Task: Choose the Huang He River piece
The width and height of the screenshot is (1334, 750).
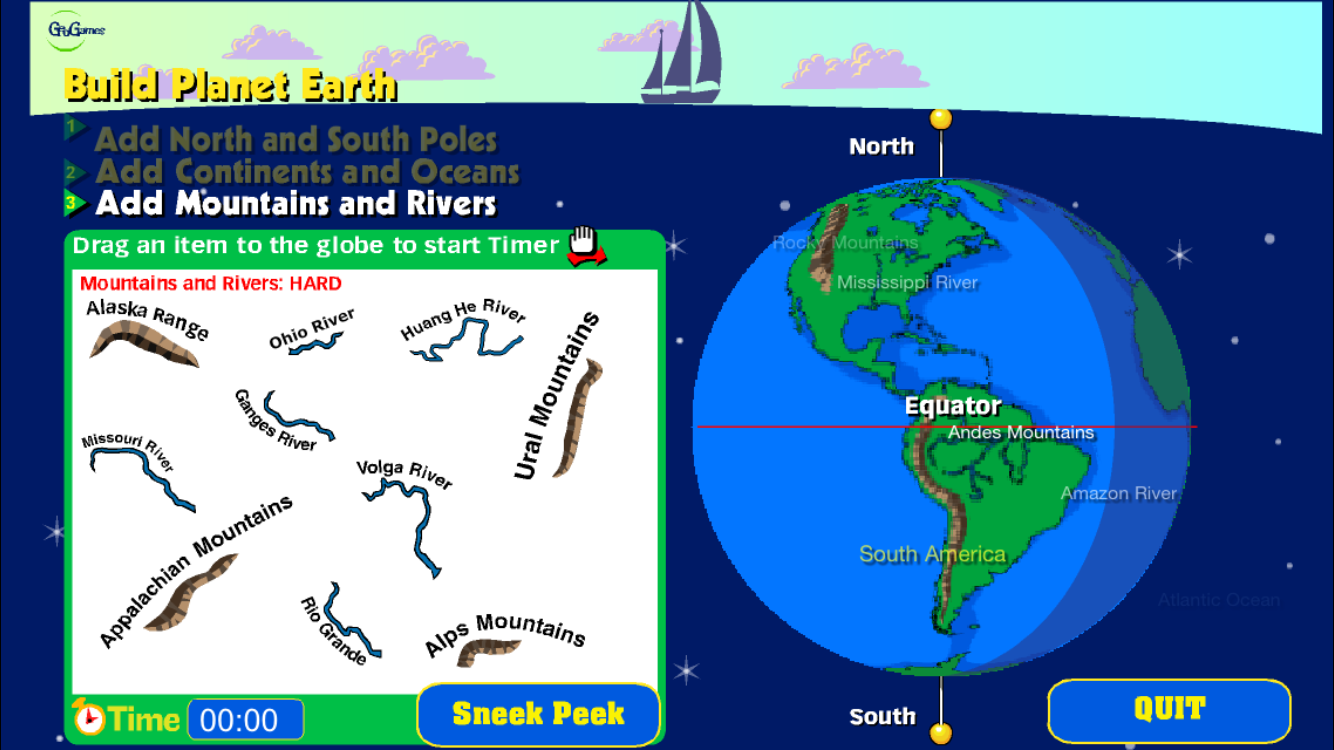Action: (x=471, y=342)
